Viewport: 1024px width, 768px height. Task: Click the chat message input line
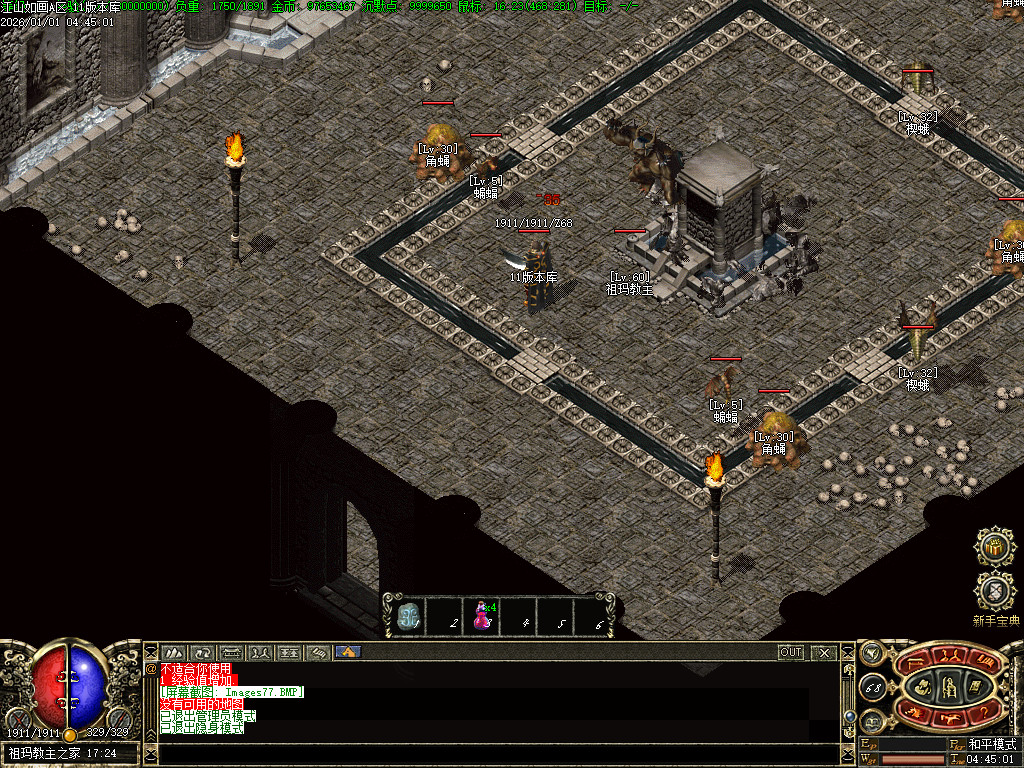click(x=490, y=754)
